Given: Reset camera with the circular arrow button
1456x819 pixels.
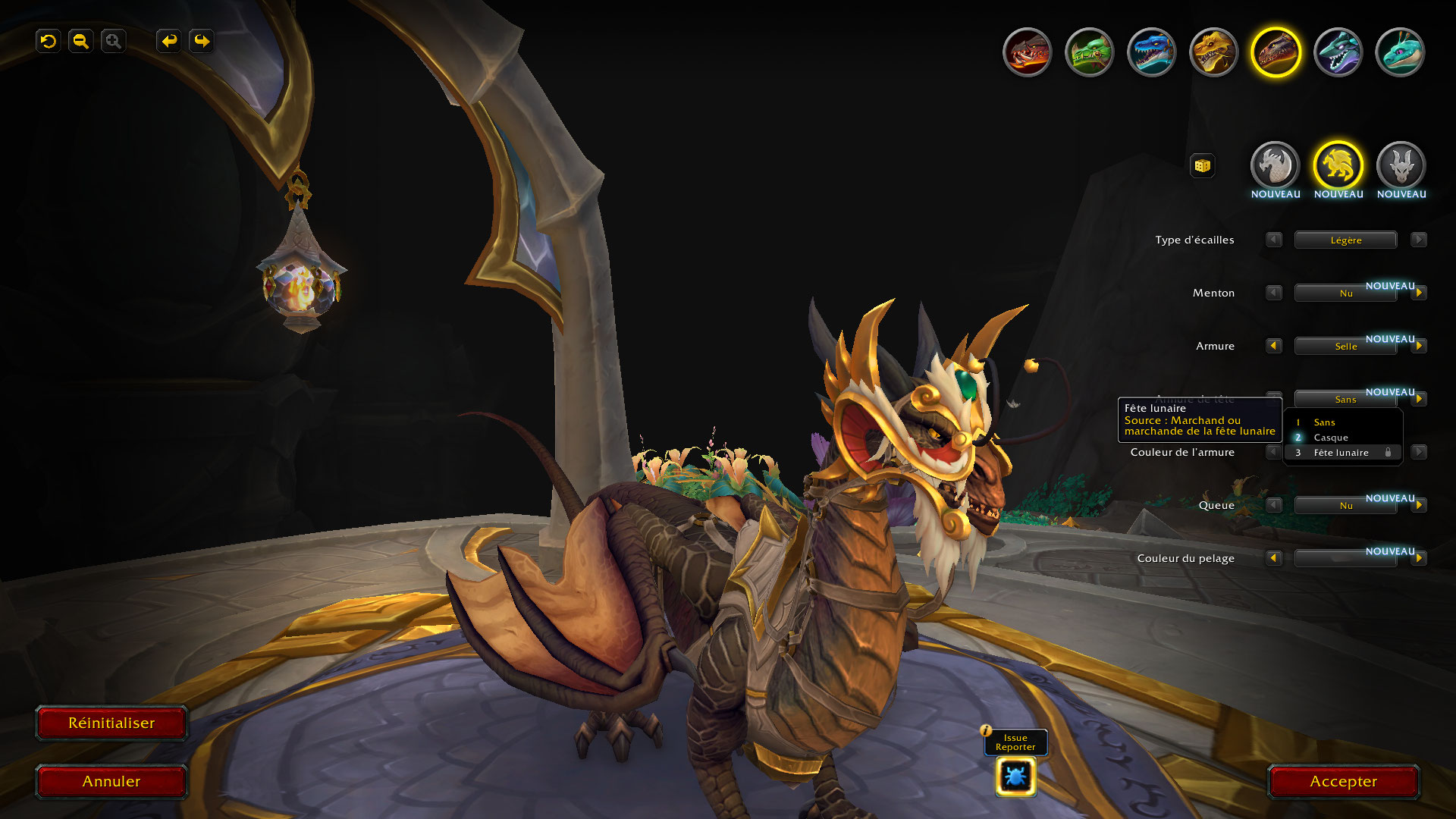Looking at the screenshot, I should 49,41.
